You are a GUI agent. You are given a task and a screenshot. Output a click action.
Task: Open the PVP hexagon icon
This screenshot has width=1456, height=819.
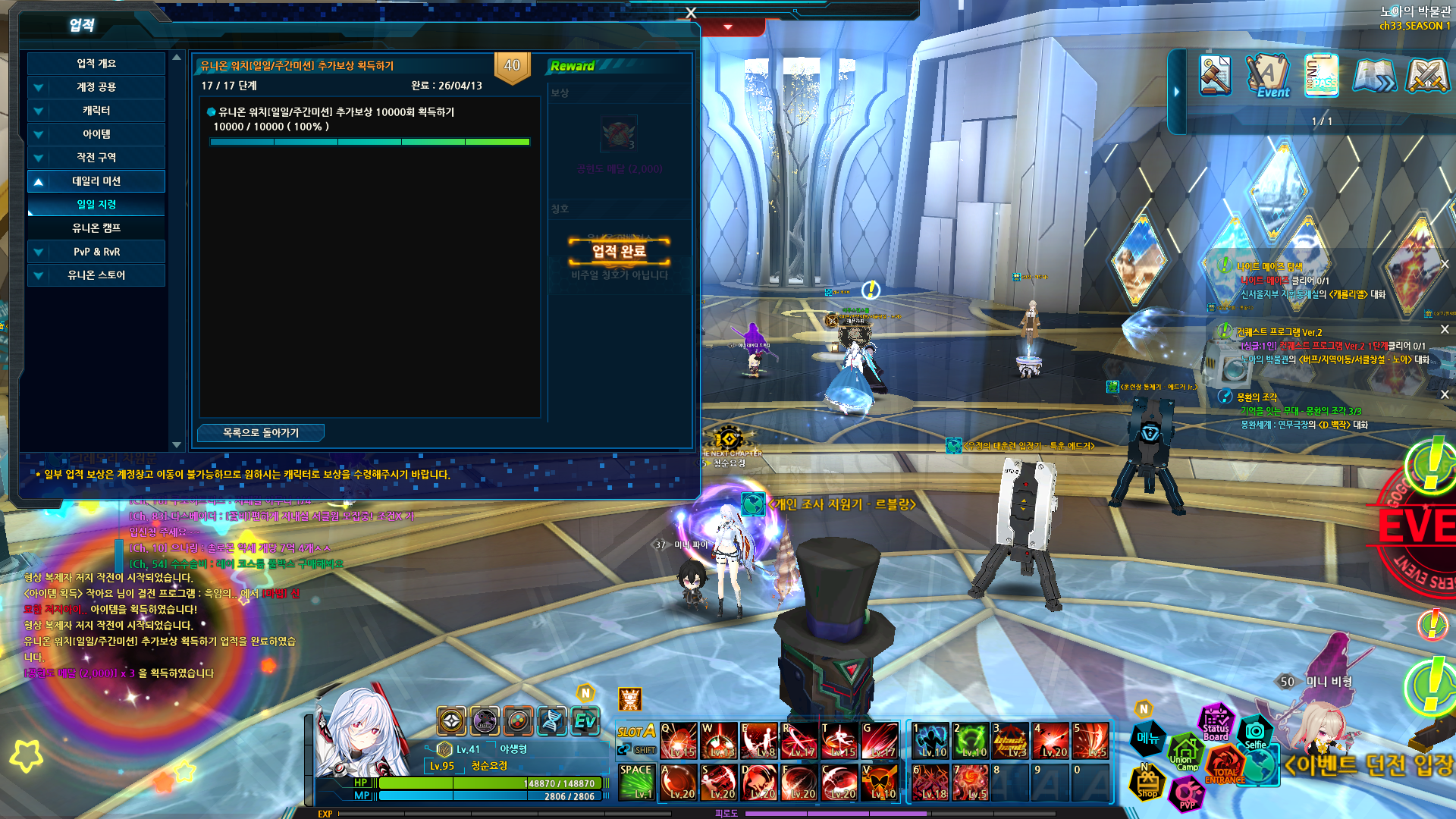pyautogui.click(x=1187, y=795)
